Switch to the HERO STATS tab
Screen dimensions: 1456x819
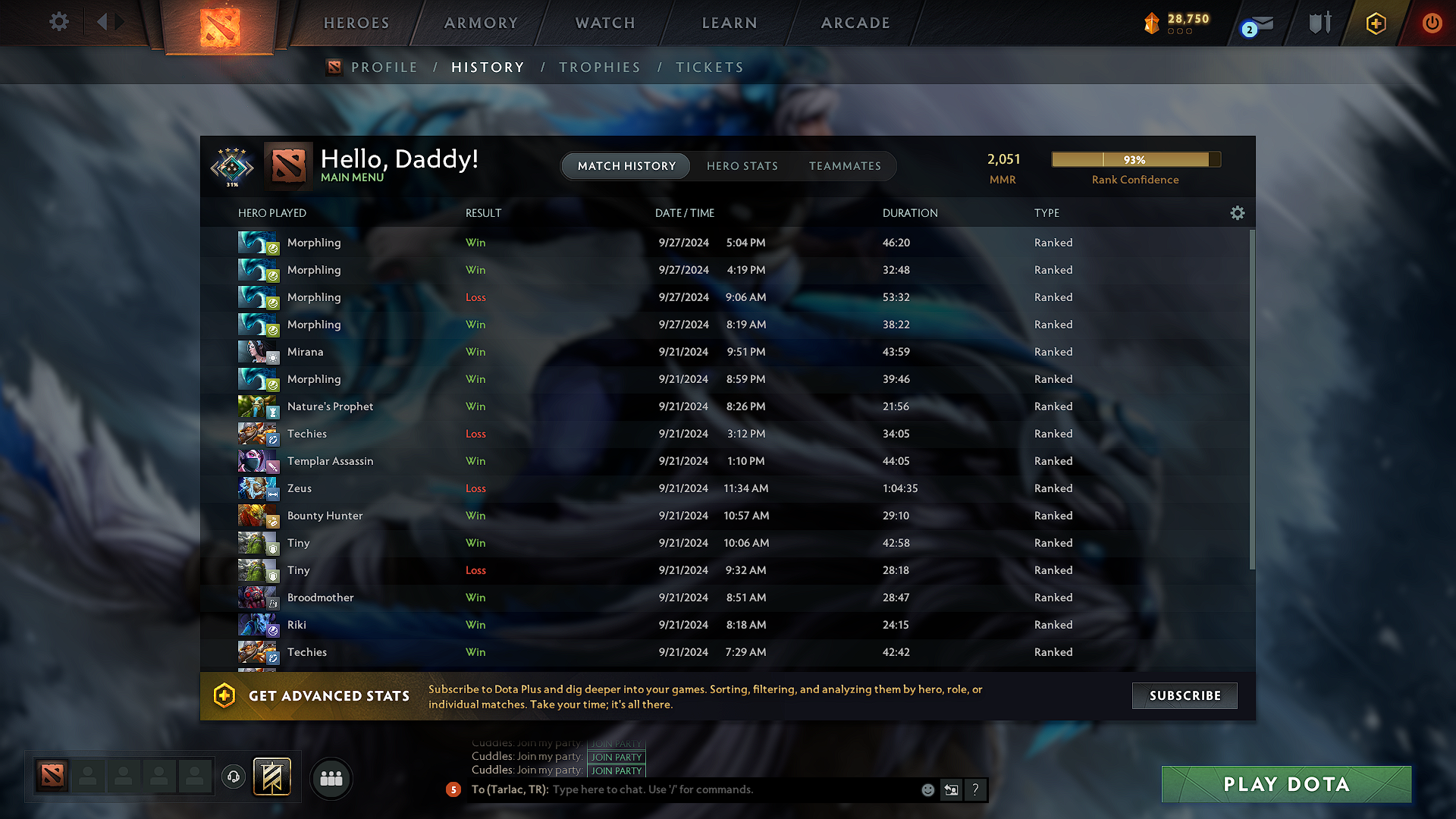tap(742, 166)
